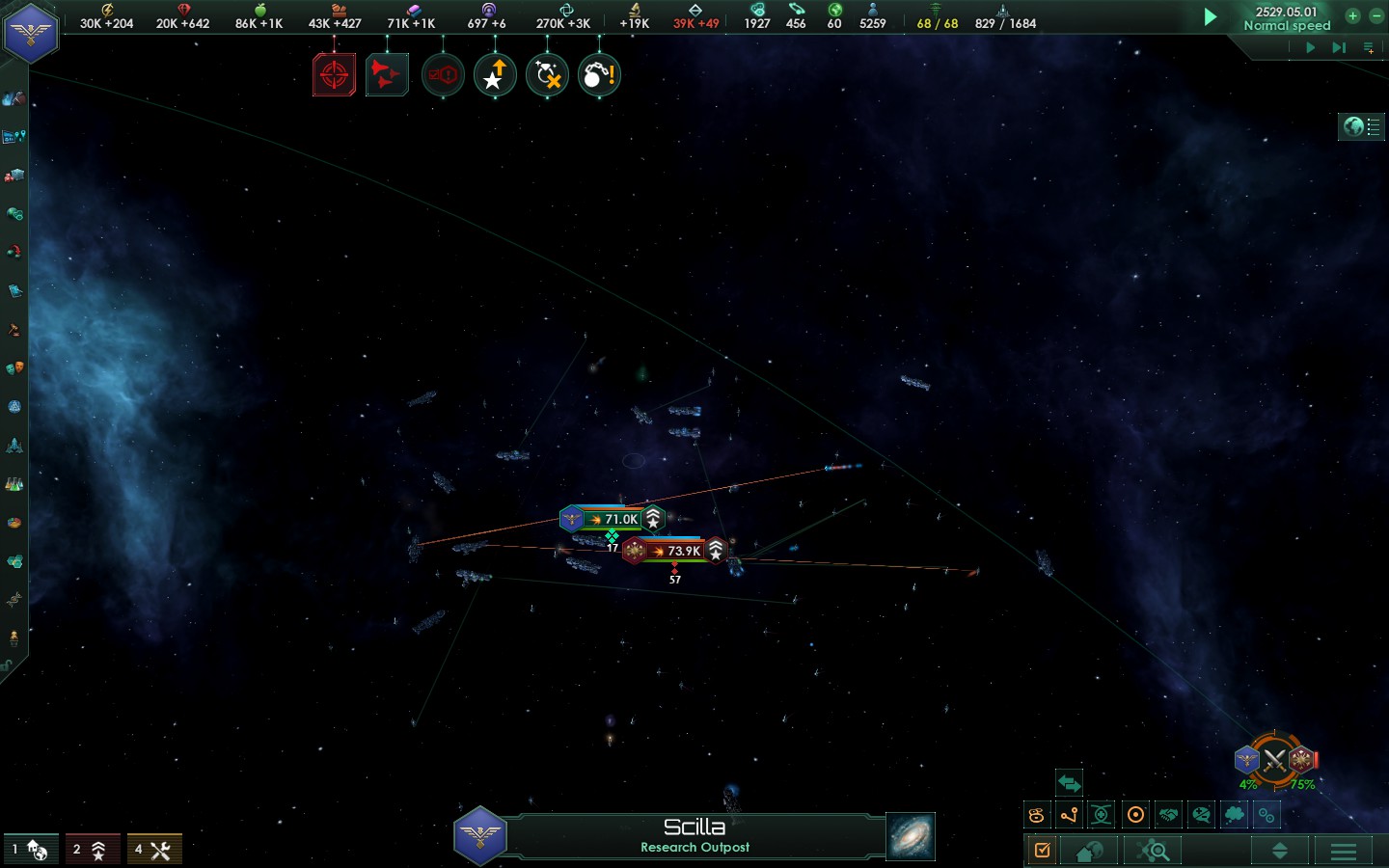1389x868 pixels.
Task: Toggle the handshake diplomacy map mode
Action: [x=1168, y=815]
